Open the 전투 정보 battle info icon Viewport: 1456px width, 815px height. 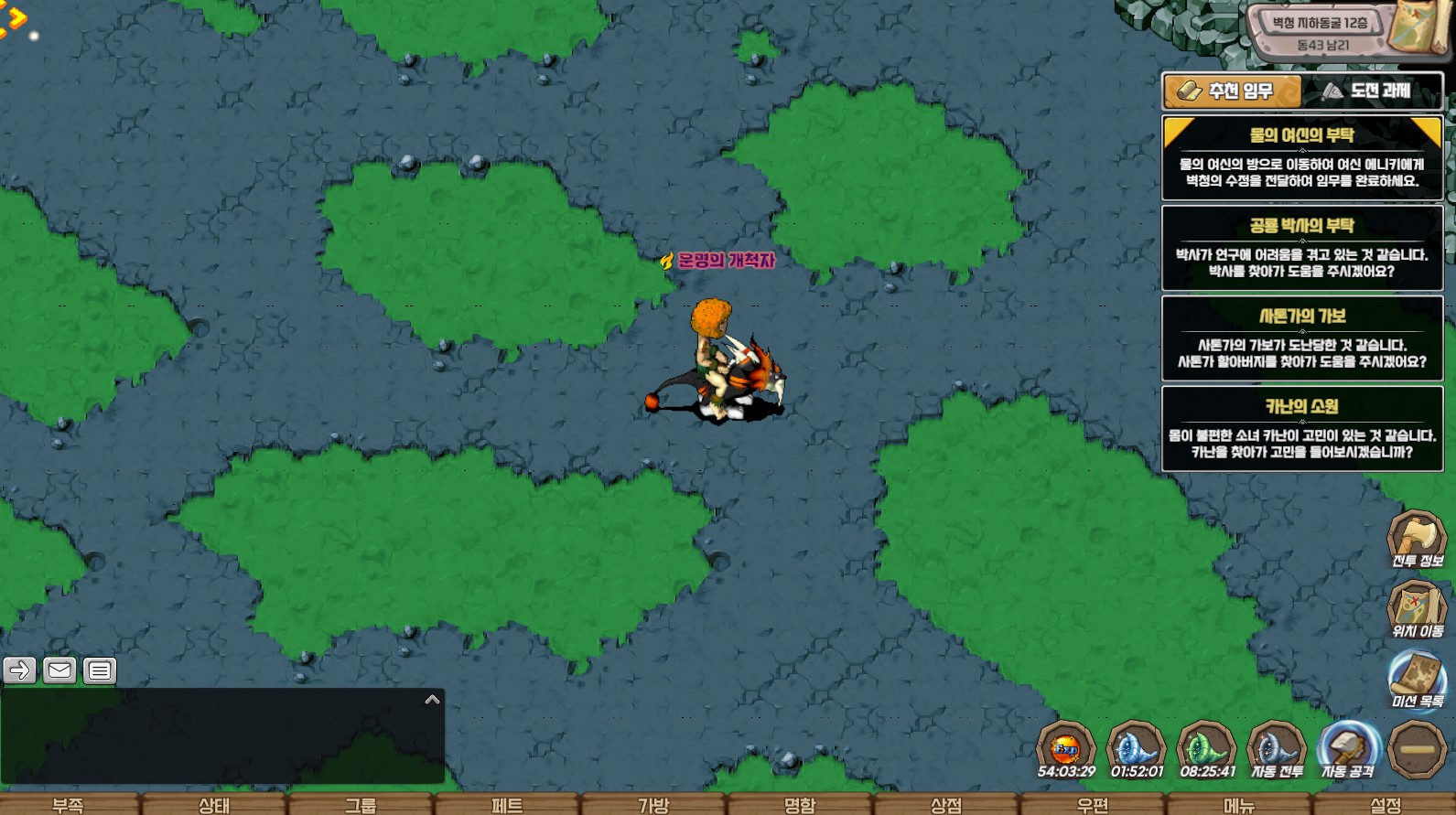[x=1417, y=539]
